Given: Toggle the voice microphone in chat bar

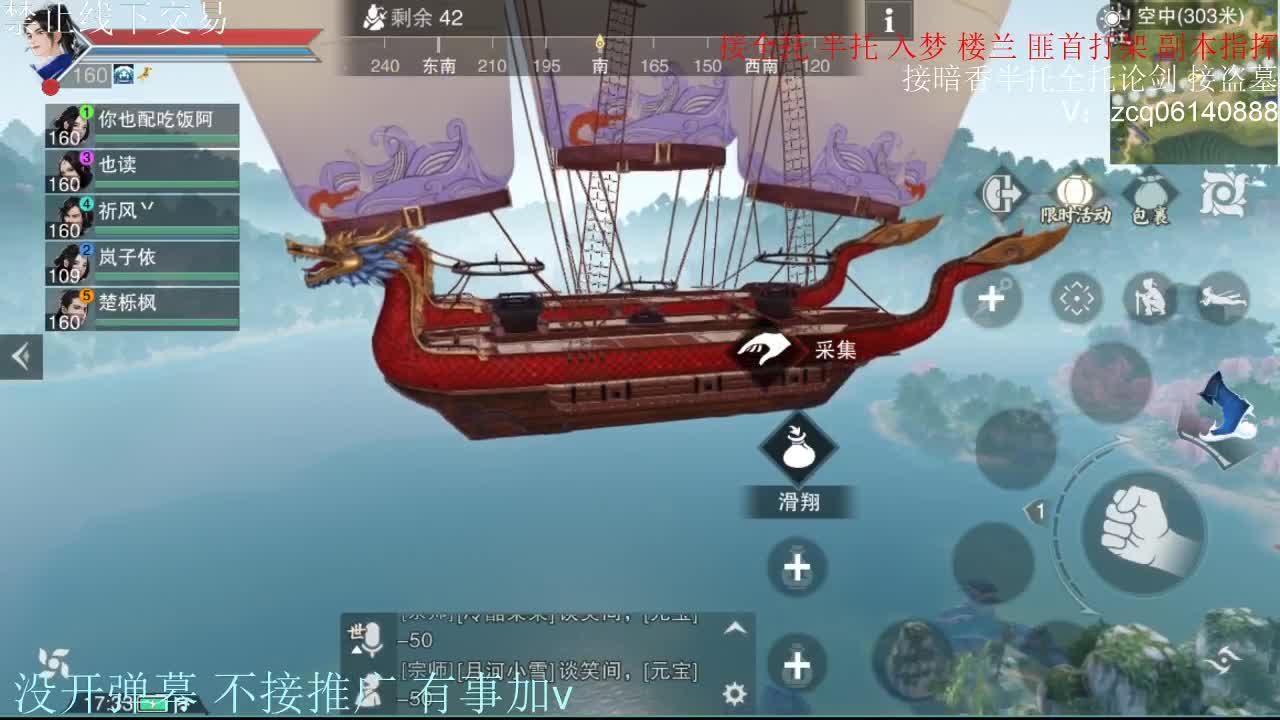Looking at the screenshot, I should (x=371, y=638).
